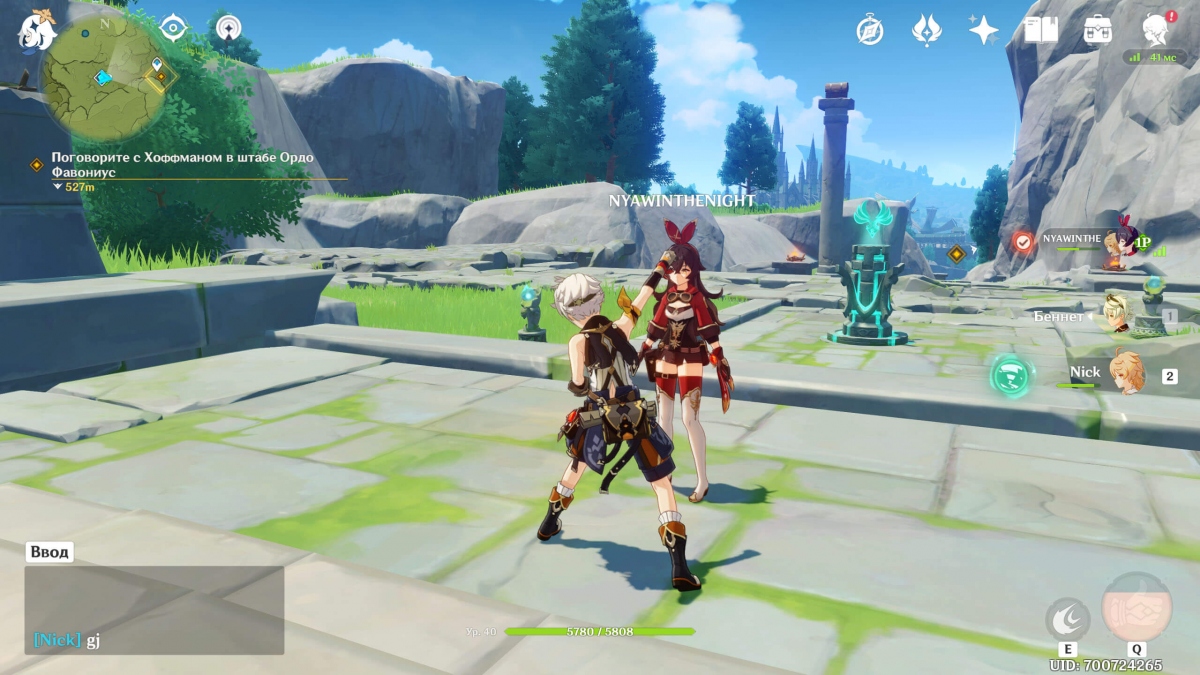Viewport: 1200px width, 675px height.
Task: Open the chat panel showing Nick's message
Action: pyautogui.click(x=154, y=610)
